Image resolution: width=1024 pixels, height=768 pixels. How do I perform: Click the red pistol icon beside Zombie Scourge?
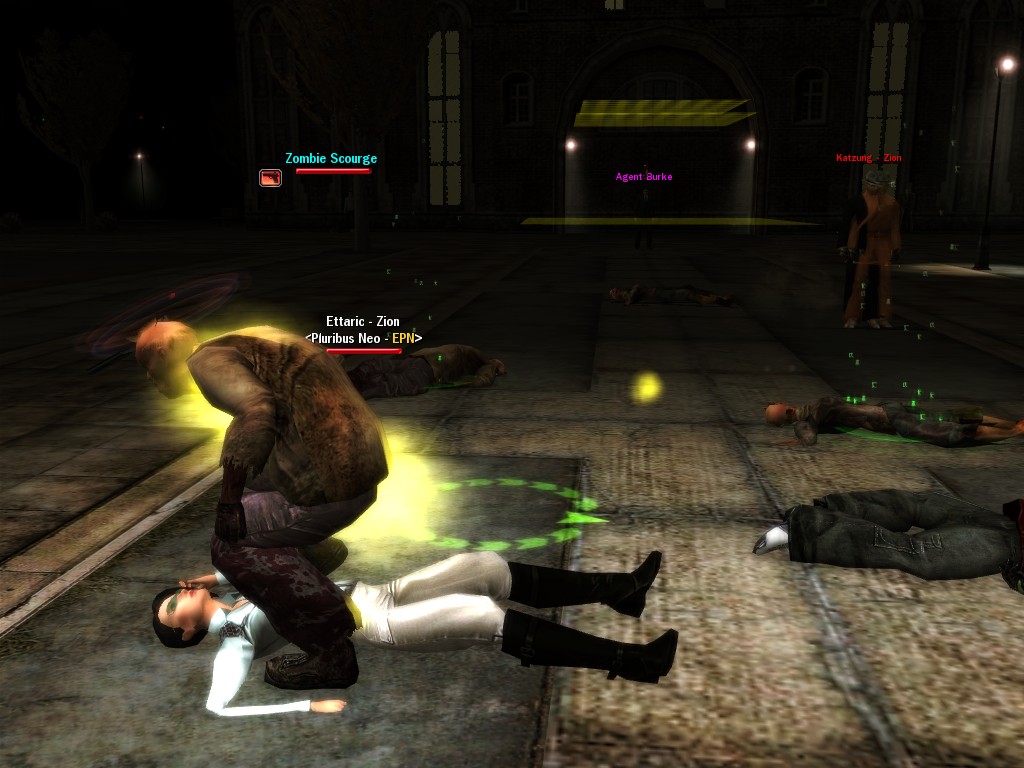click(270, 178)
